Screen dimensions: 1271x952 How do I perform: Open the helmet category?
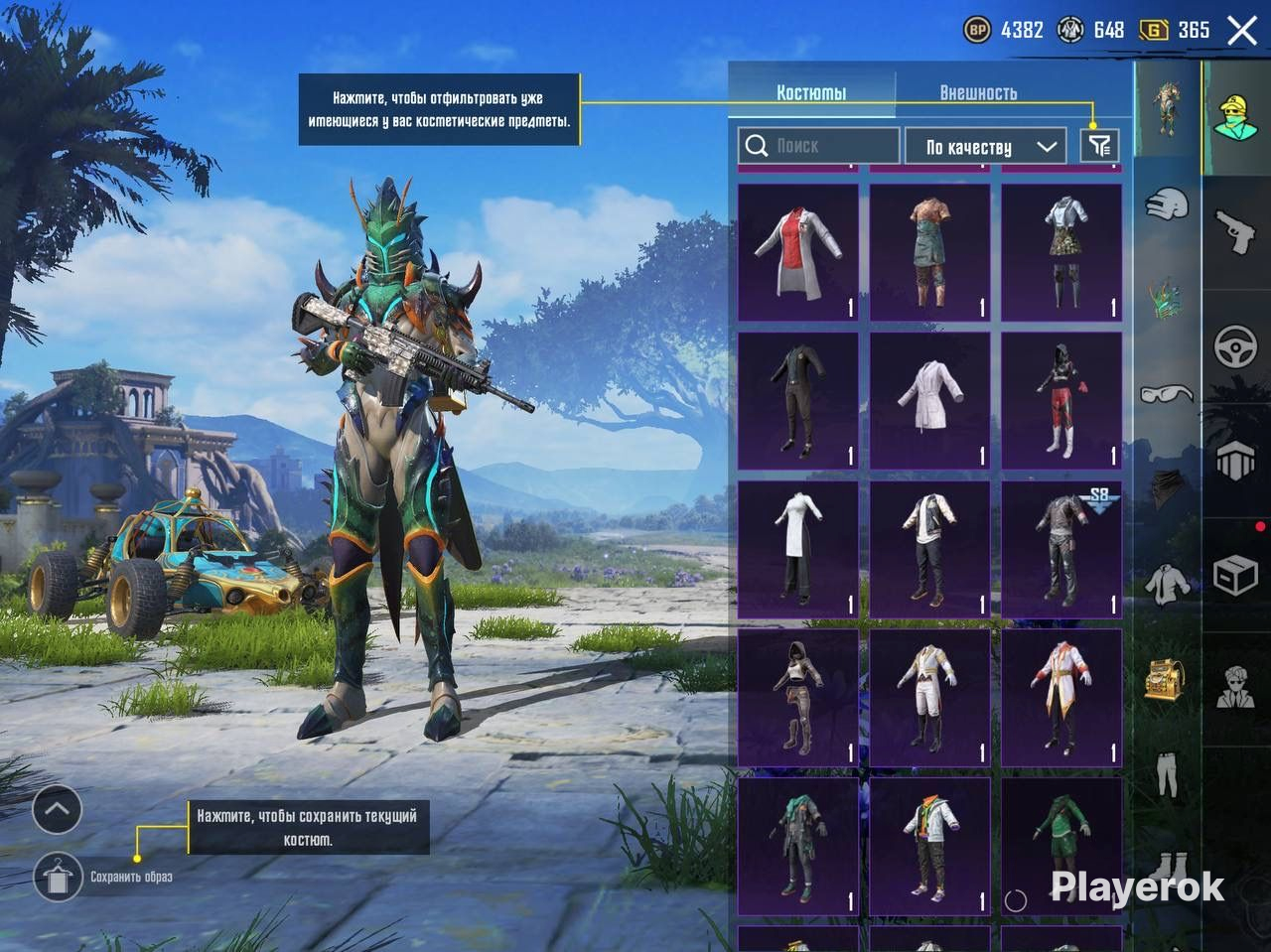pos(1167,205)
